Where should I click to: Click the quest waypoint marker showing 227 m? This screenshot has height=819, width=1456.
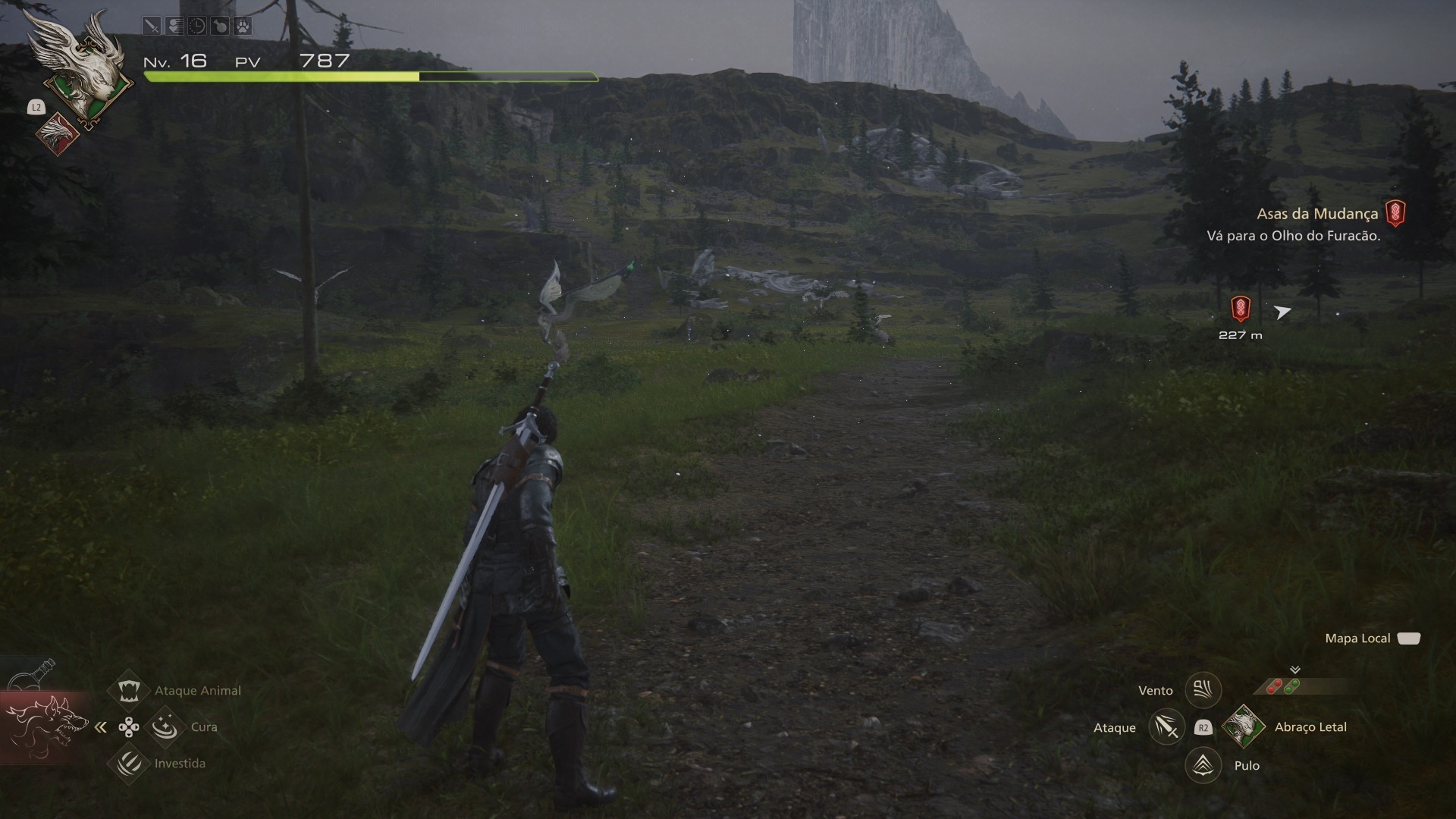(1240, 309)
